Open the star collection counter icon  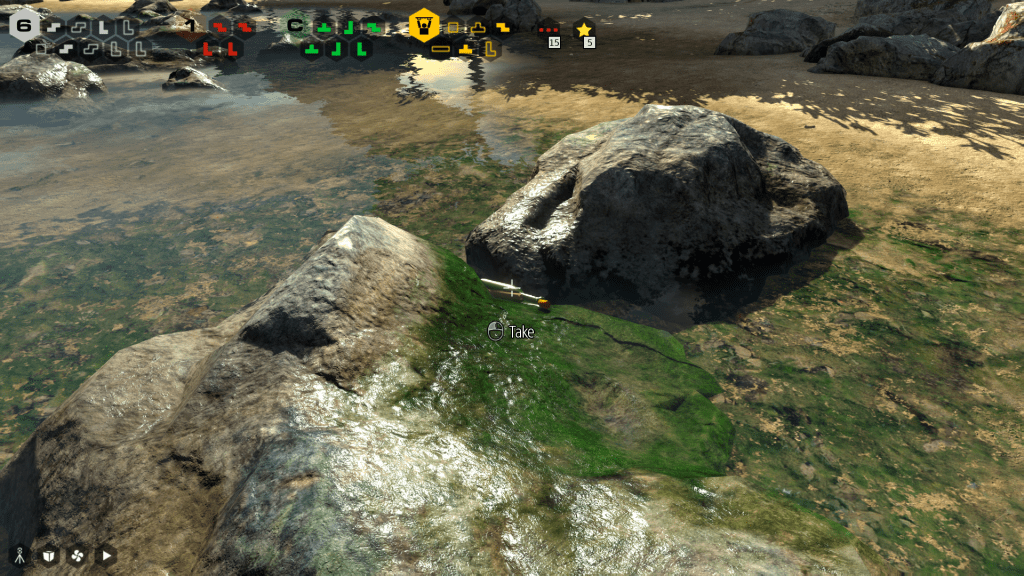click(585, 30)
